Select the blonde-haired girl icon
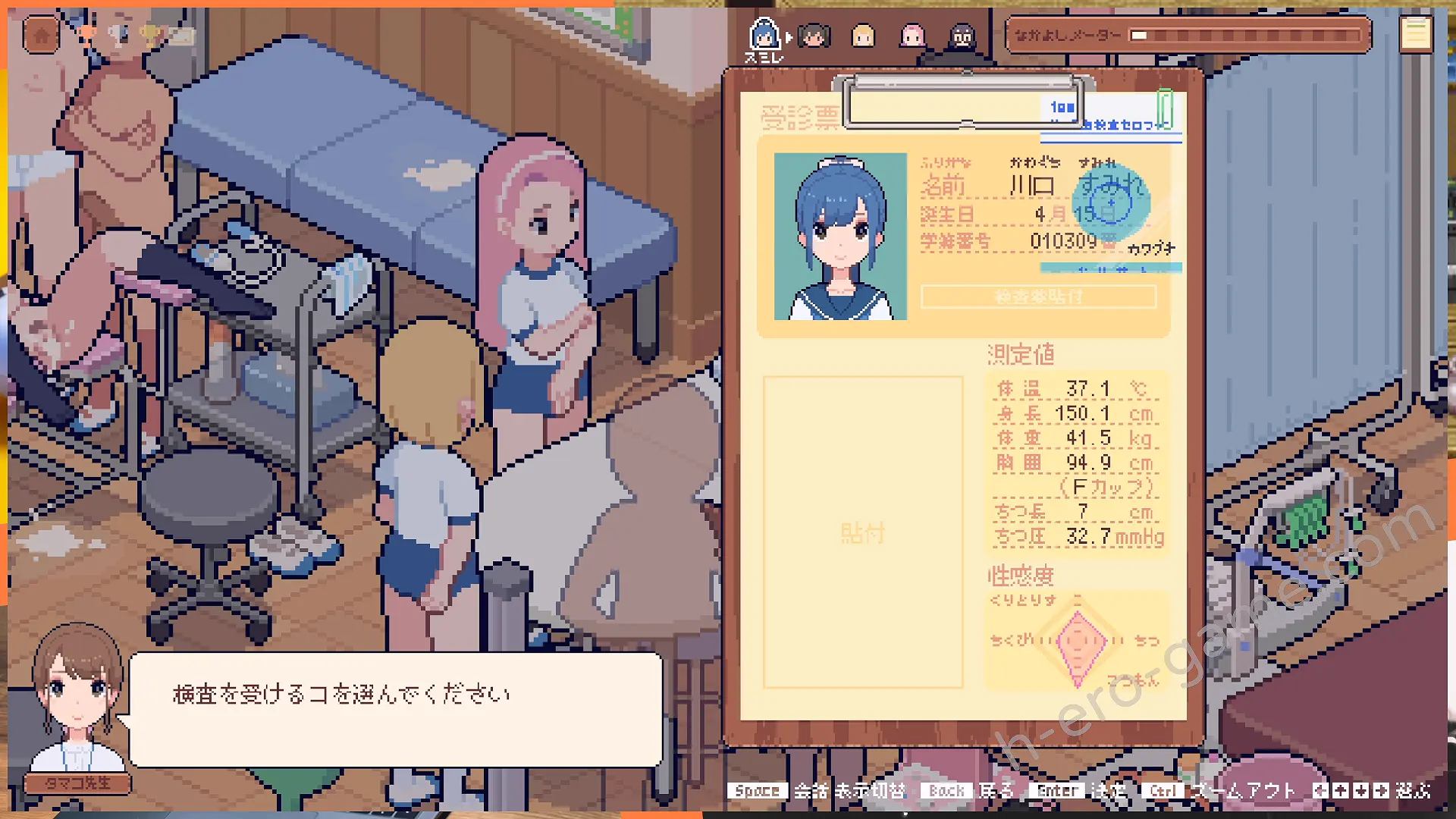 tap(863, 36)
